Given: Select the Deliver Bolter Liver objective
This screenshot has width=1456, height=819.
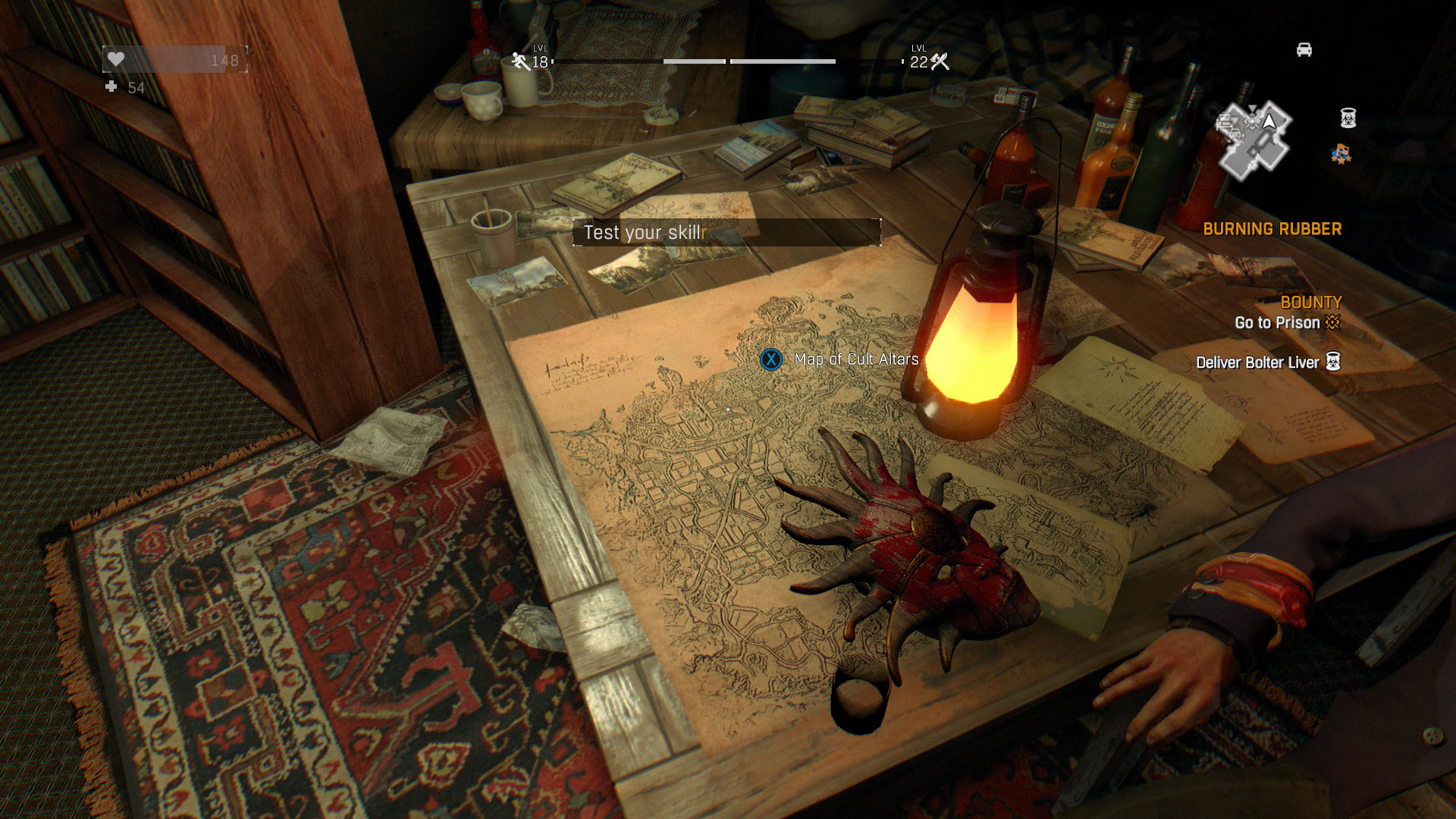Looking at the screenshot, I should (1257, 362).
